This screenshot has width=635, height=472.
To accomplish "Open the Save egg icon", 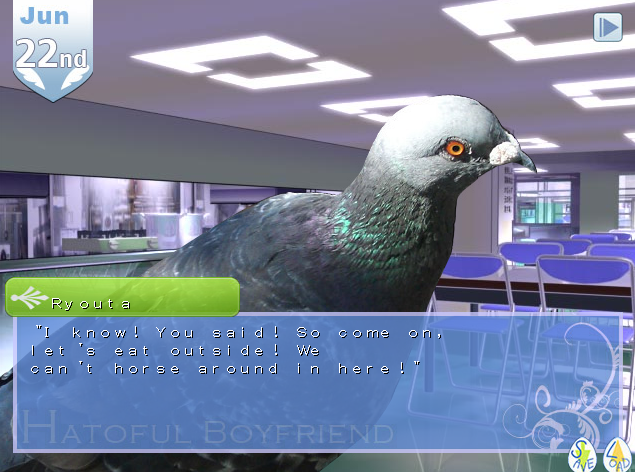I will point(581,455).
